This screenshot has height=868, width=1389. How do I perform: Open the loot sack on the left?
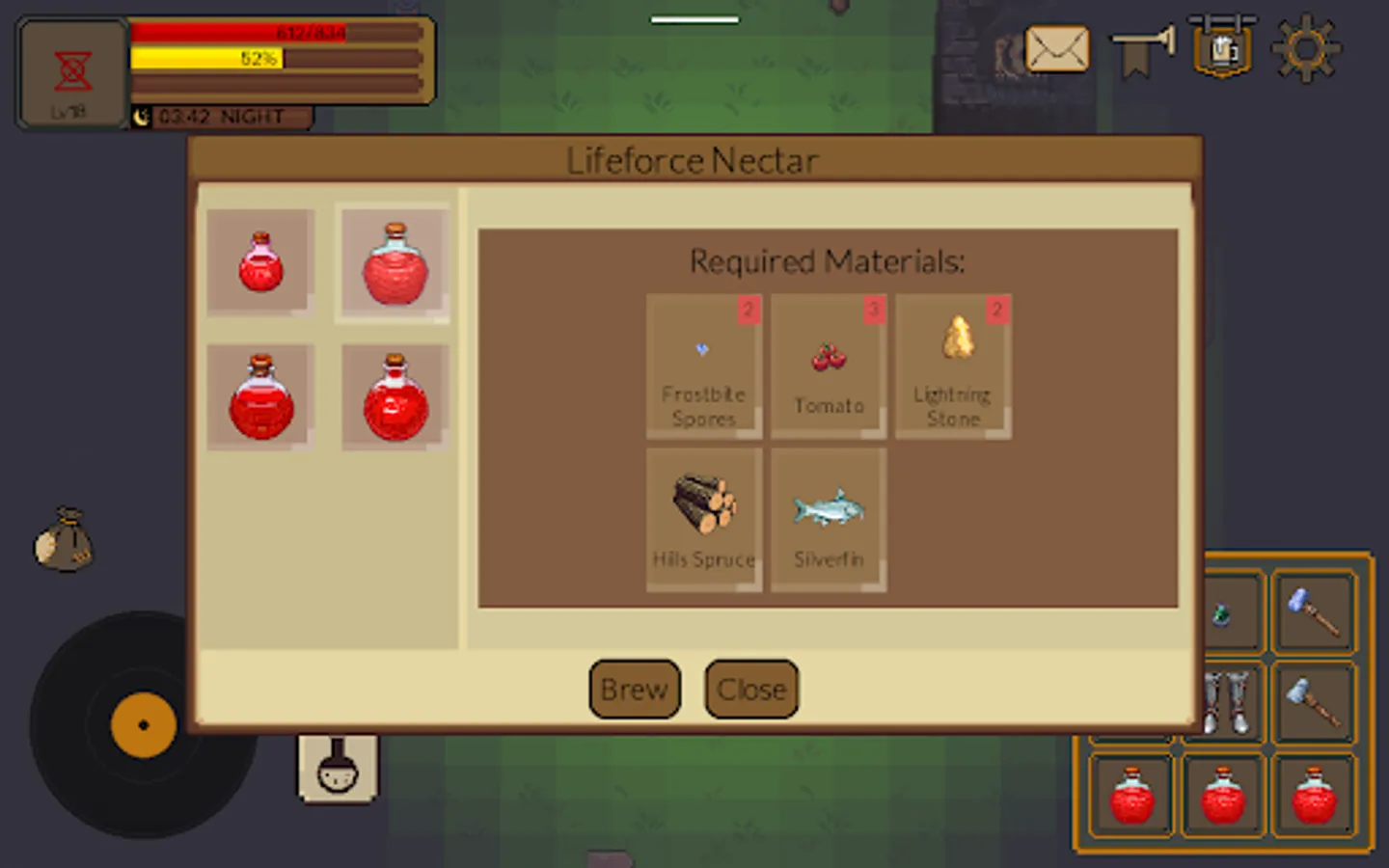click(x=64, y=542)
